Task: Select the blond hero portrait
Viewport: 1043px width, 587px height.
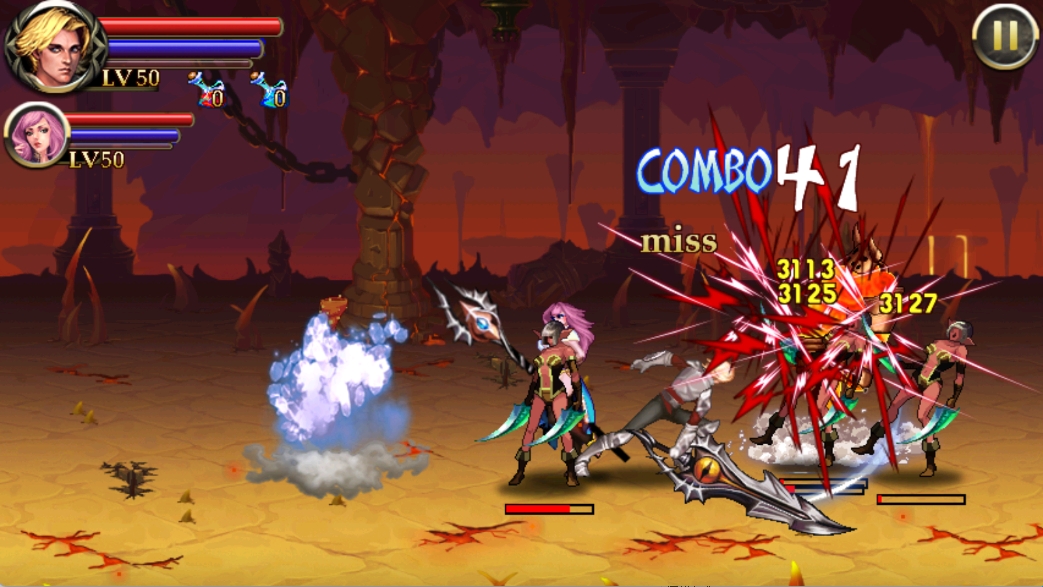Action: tap(53, 46)
